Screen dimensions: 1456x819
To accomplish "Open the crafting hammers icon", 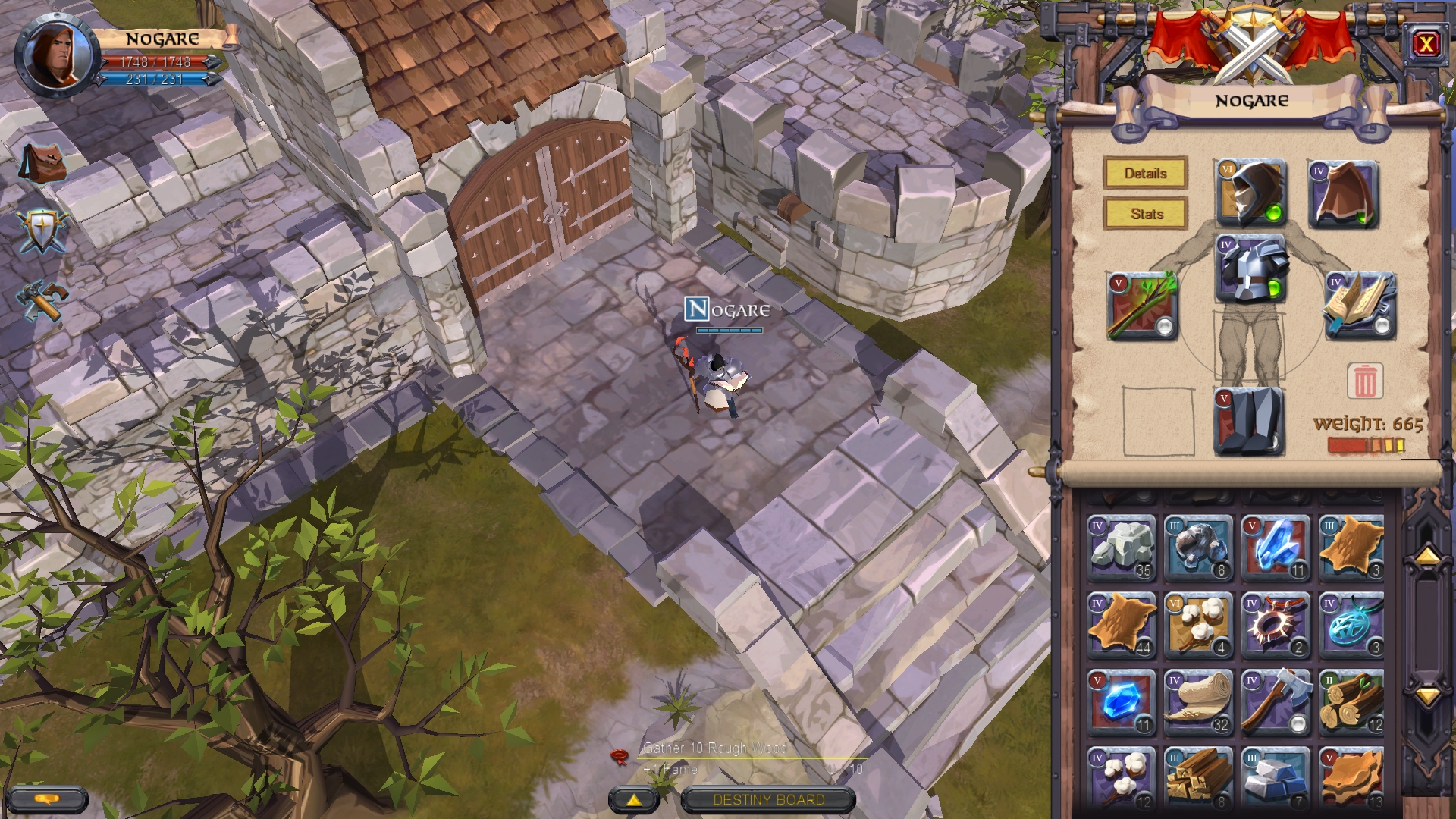I will click(42, 297).
